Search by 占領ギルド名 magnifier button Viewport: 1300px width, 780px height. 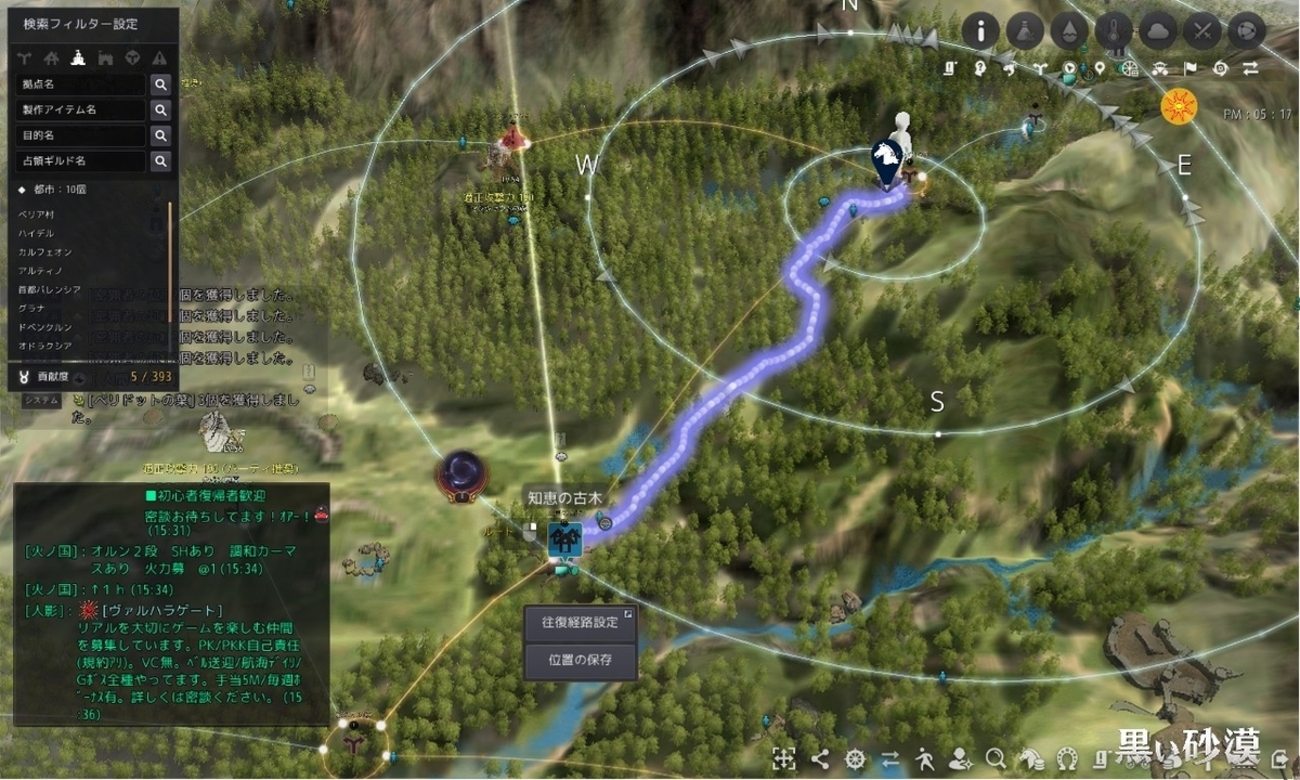[160, 160]
